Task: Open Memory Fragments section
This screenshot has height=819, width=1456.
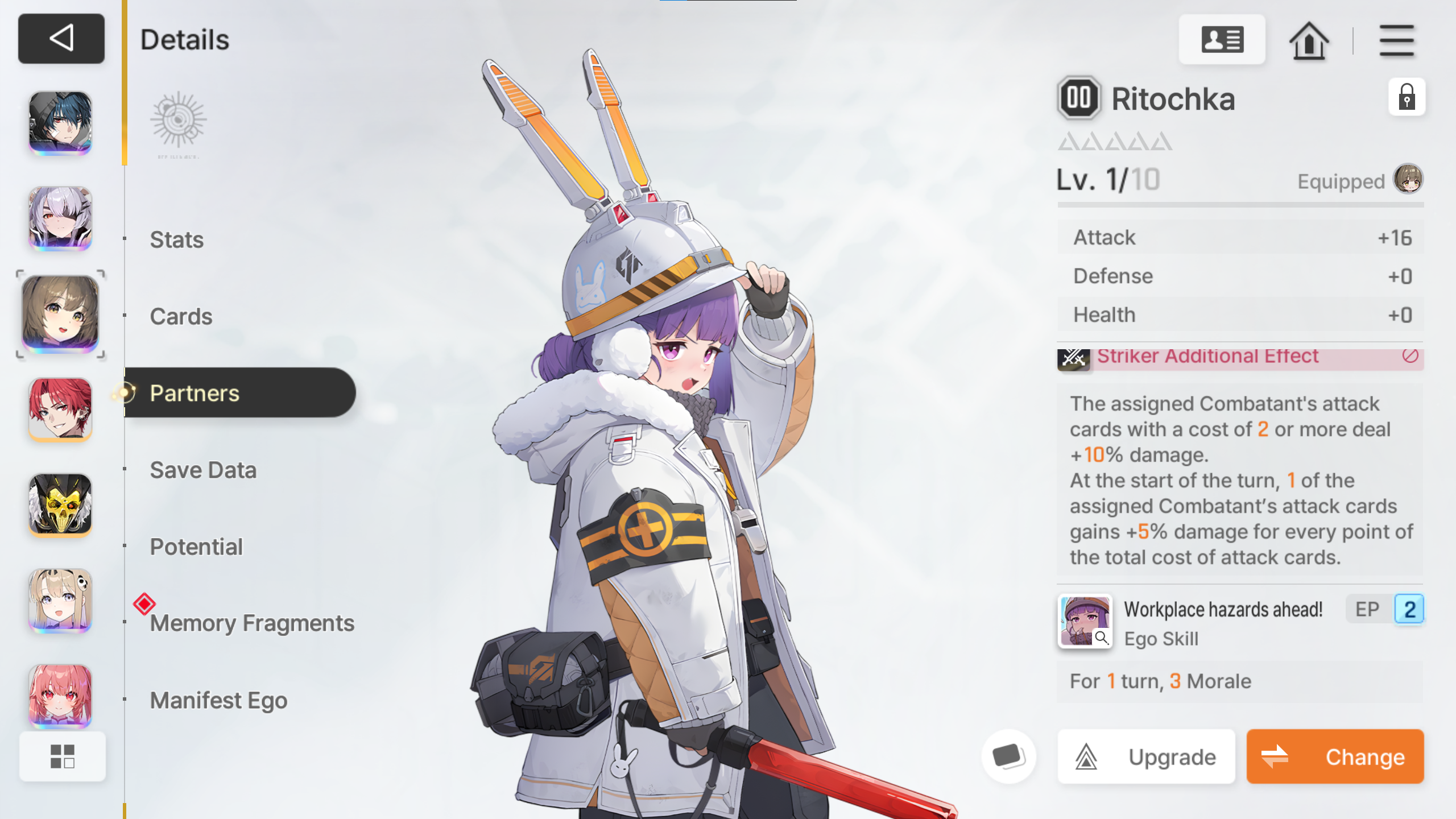Action: [x=252, y=623]
